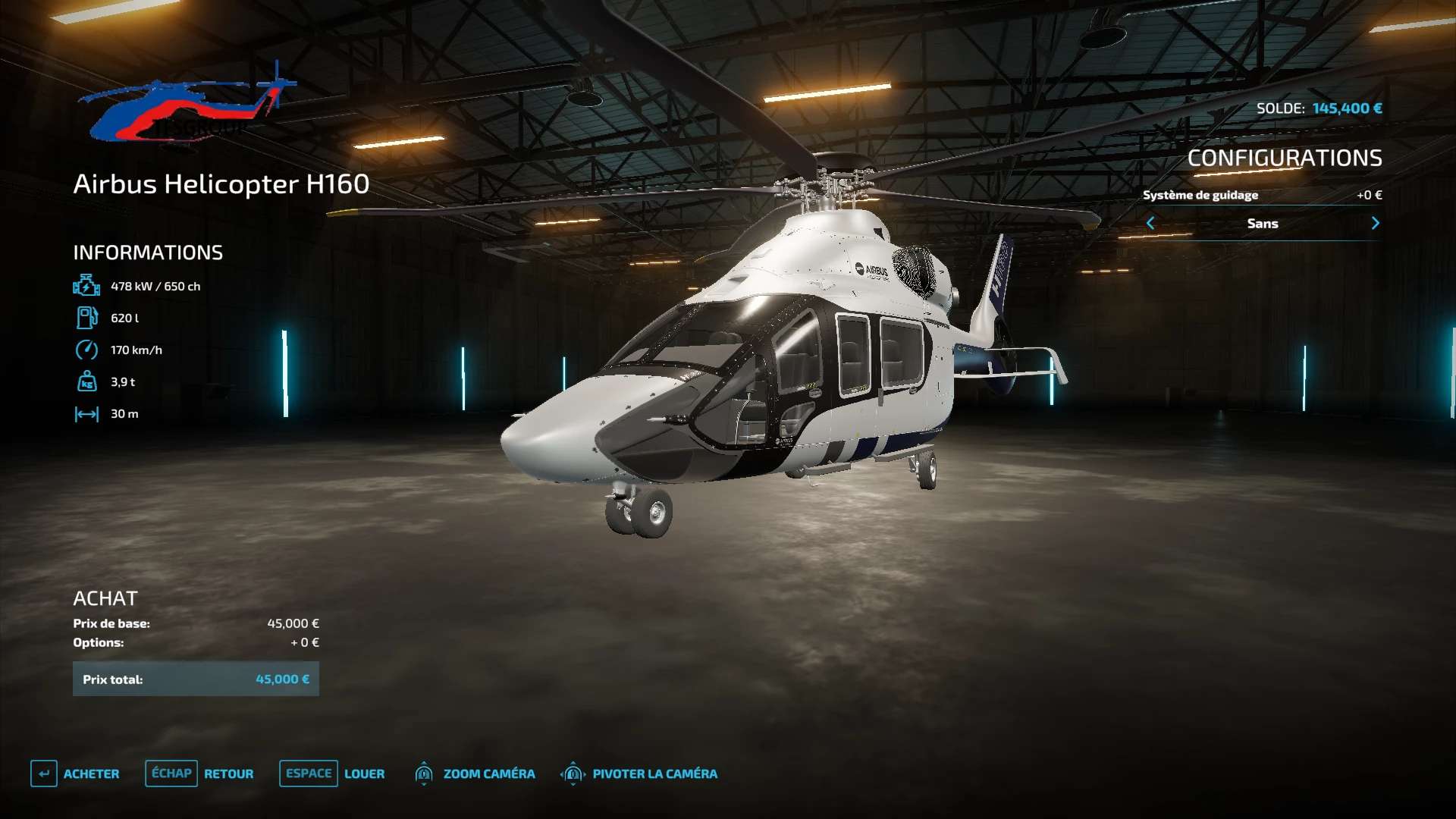Screen dimensions: 1456x819
Task: Rent the helicopter with LOUER
Action: (x=333, y=773)
